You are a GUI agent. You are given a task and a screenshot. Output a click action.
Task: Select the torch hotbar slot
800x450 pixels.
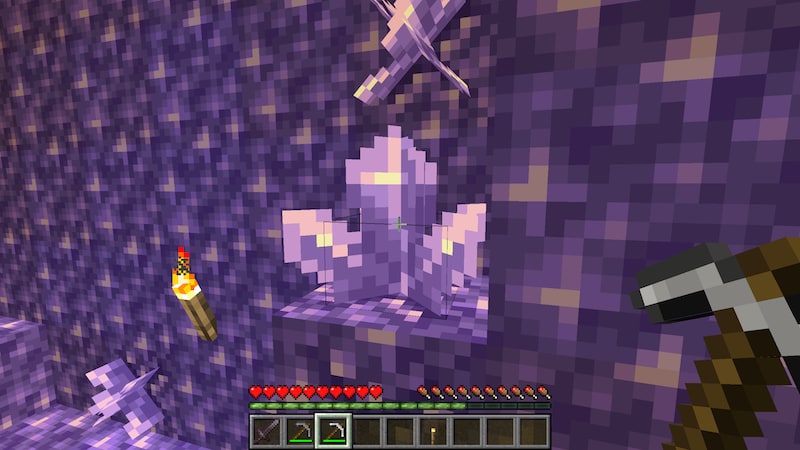pyautogui.click(x=432, y=431)
